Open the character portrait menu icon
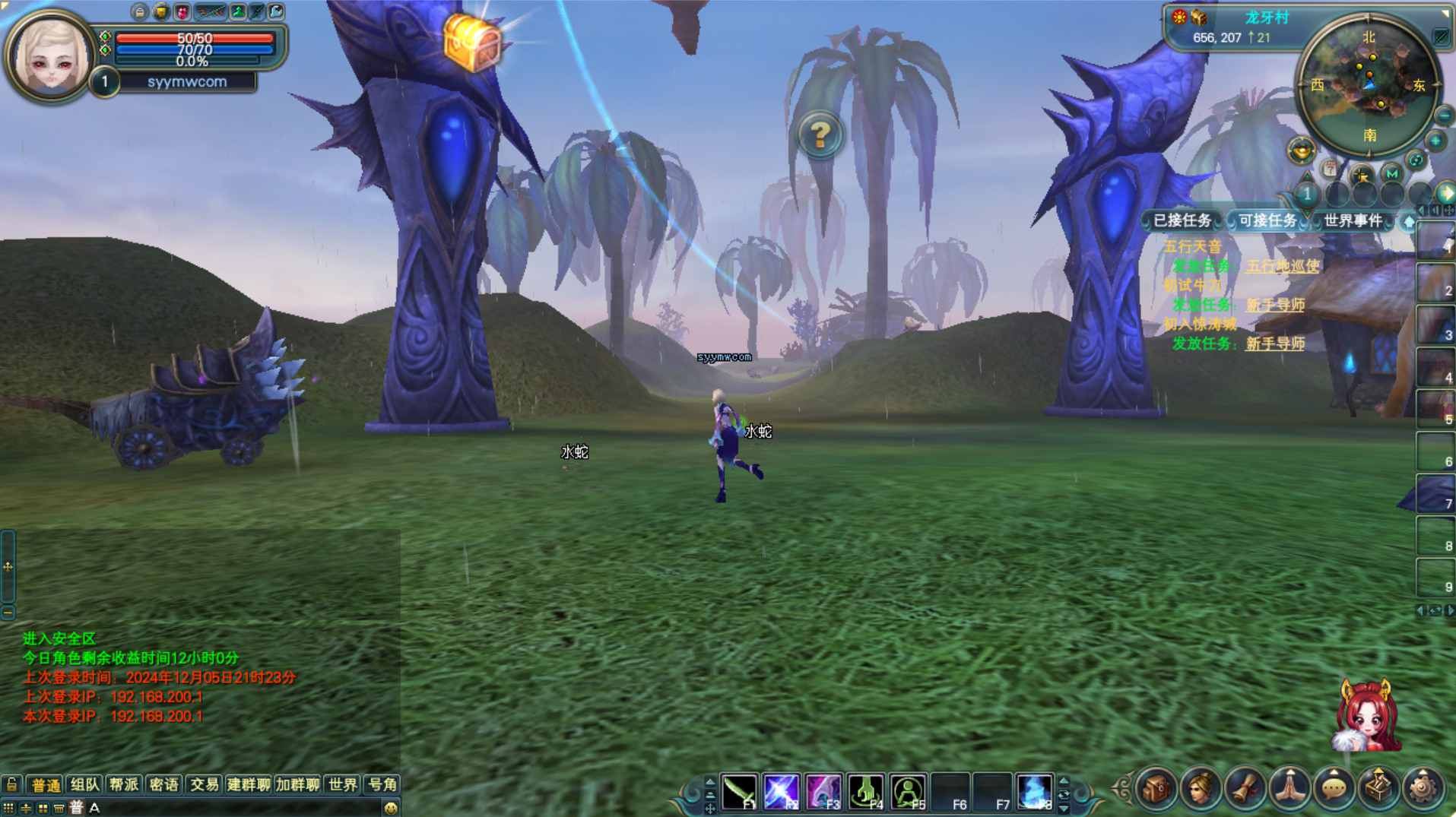Image resolution: width=1456 pixels, height=817 pixels. coord(1201,789)
